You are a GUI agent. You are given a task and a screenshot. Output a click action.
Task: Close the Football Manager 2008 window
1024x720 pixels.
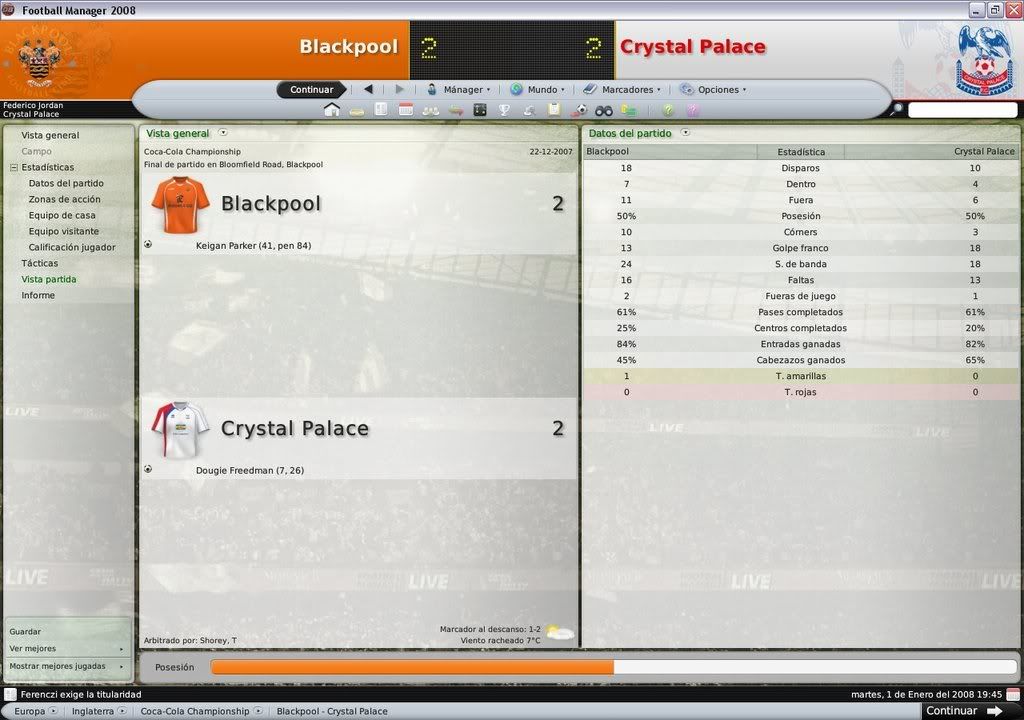point(1012,10)
